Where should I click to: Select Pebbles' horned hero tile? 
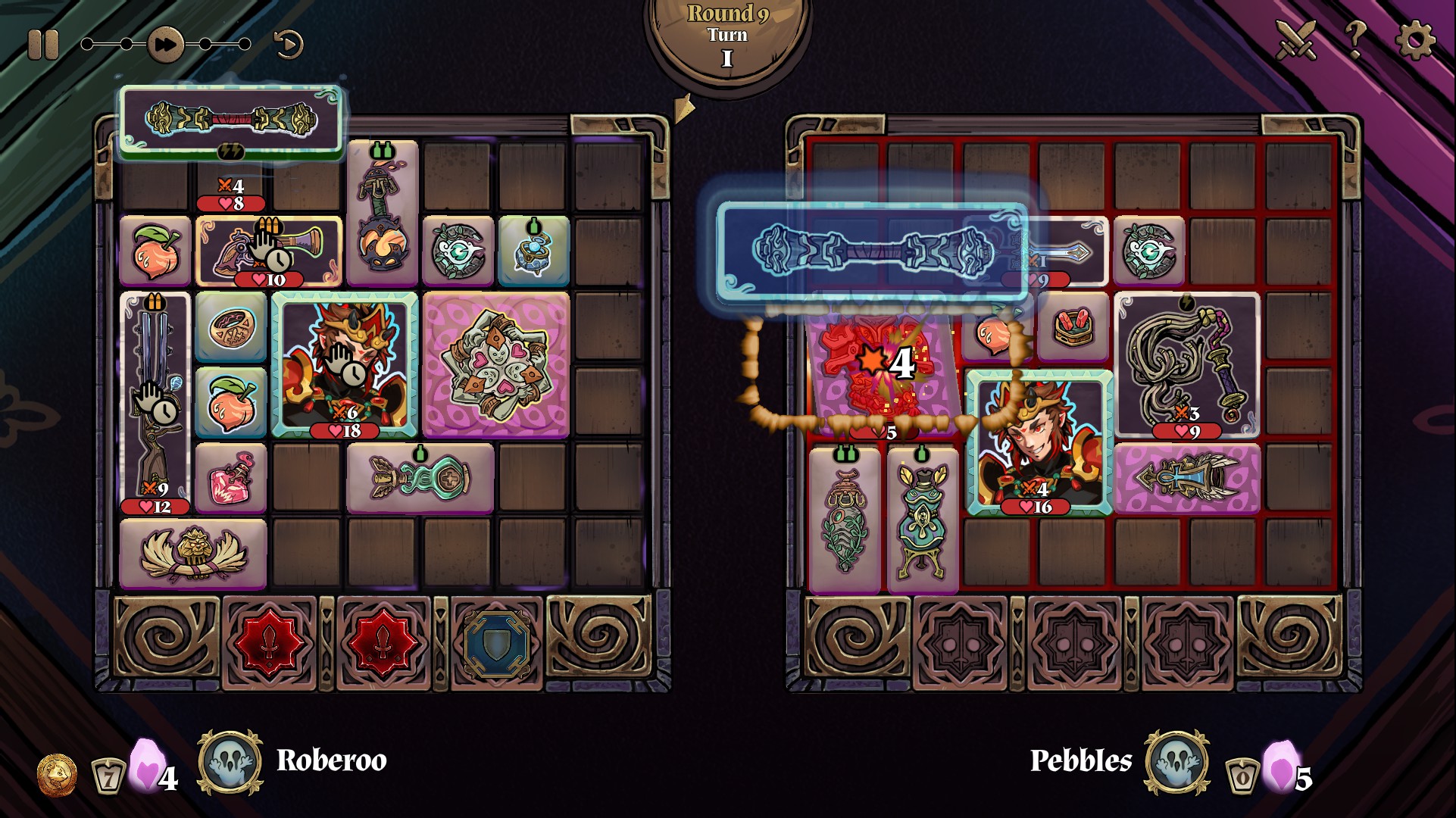coord(1039,442)
